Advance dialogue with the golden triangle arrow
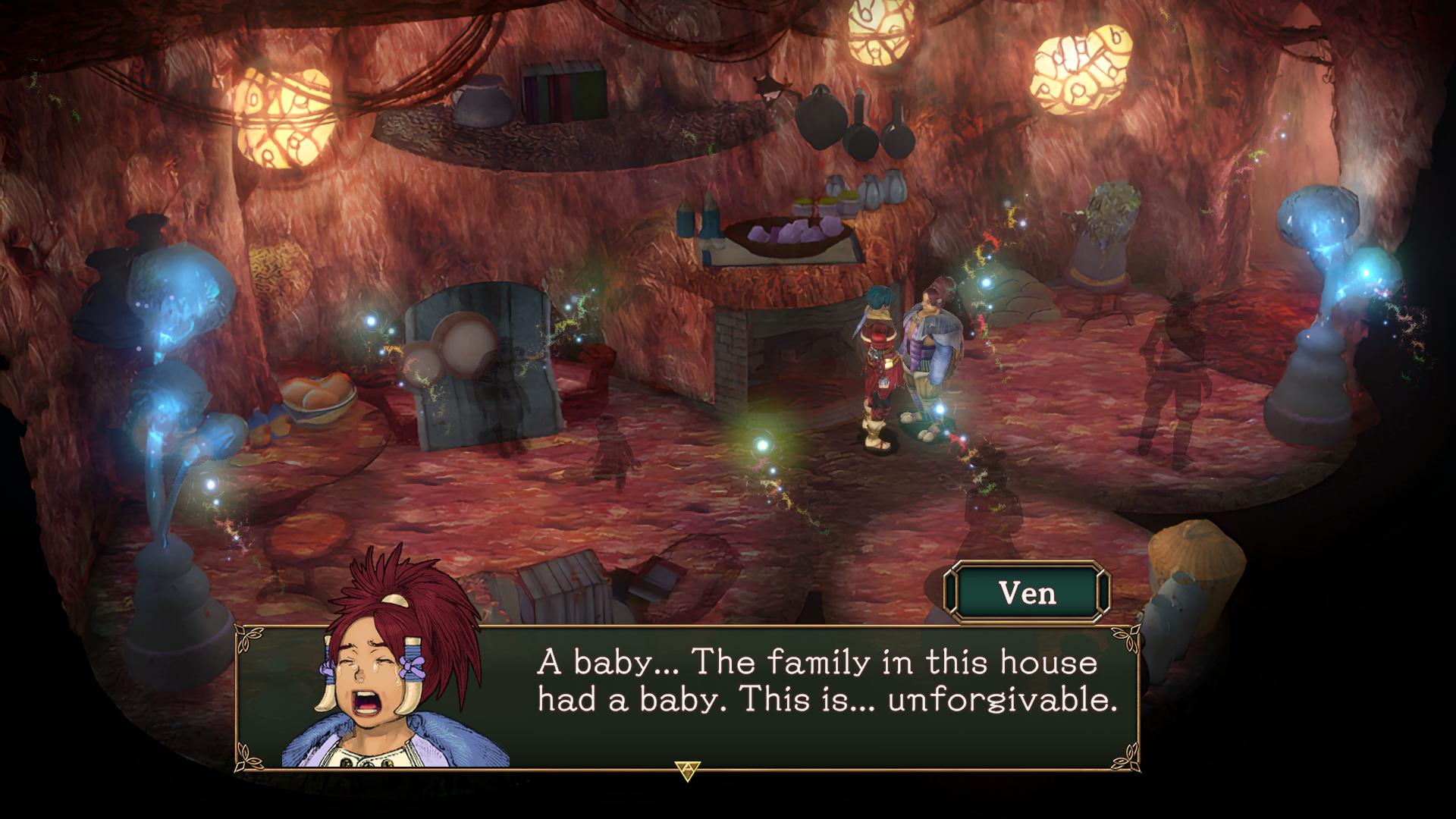This screenshot has height=819, width=1456. pos(687,770)
